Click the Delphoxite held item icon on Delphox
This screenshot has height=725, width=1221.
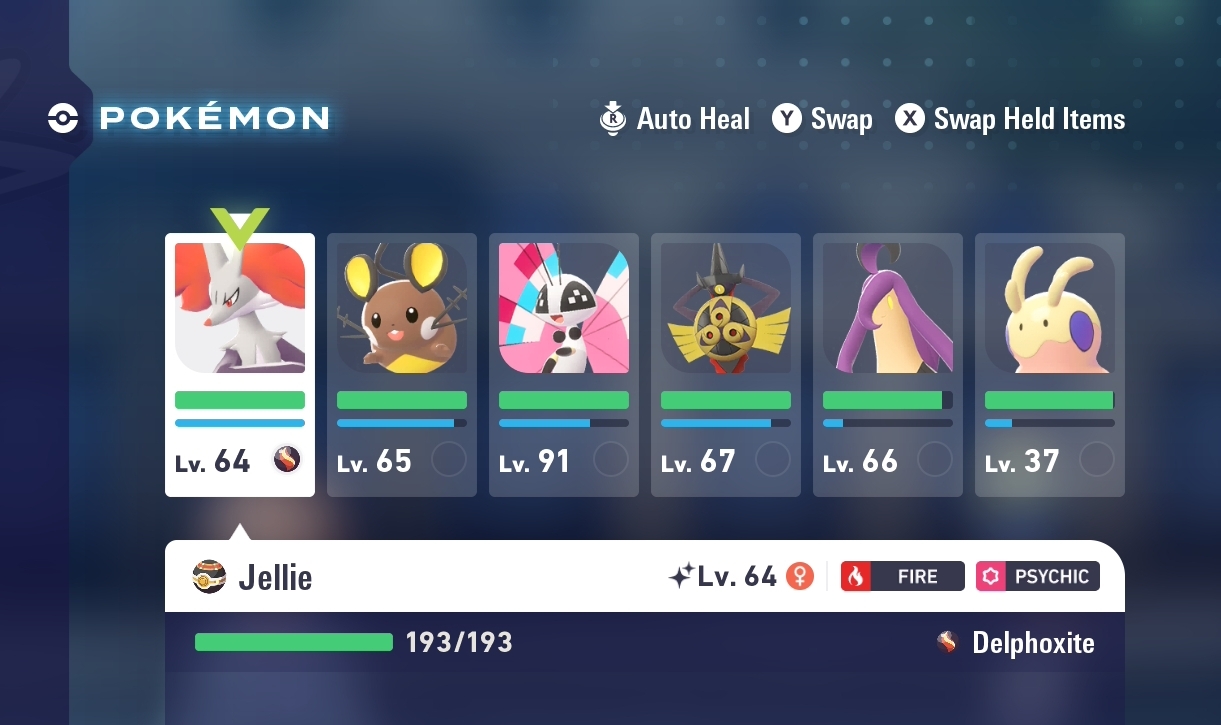click(287, 460)
